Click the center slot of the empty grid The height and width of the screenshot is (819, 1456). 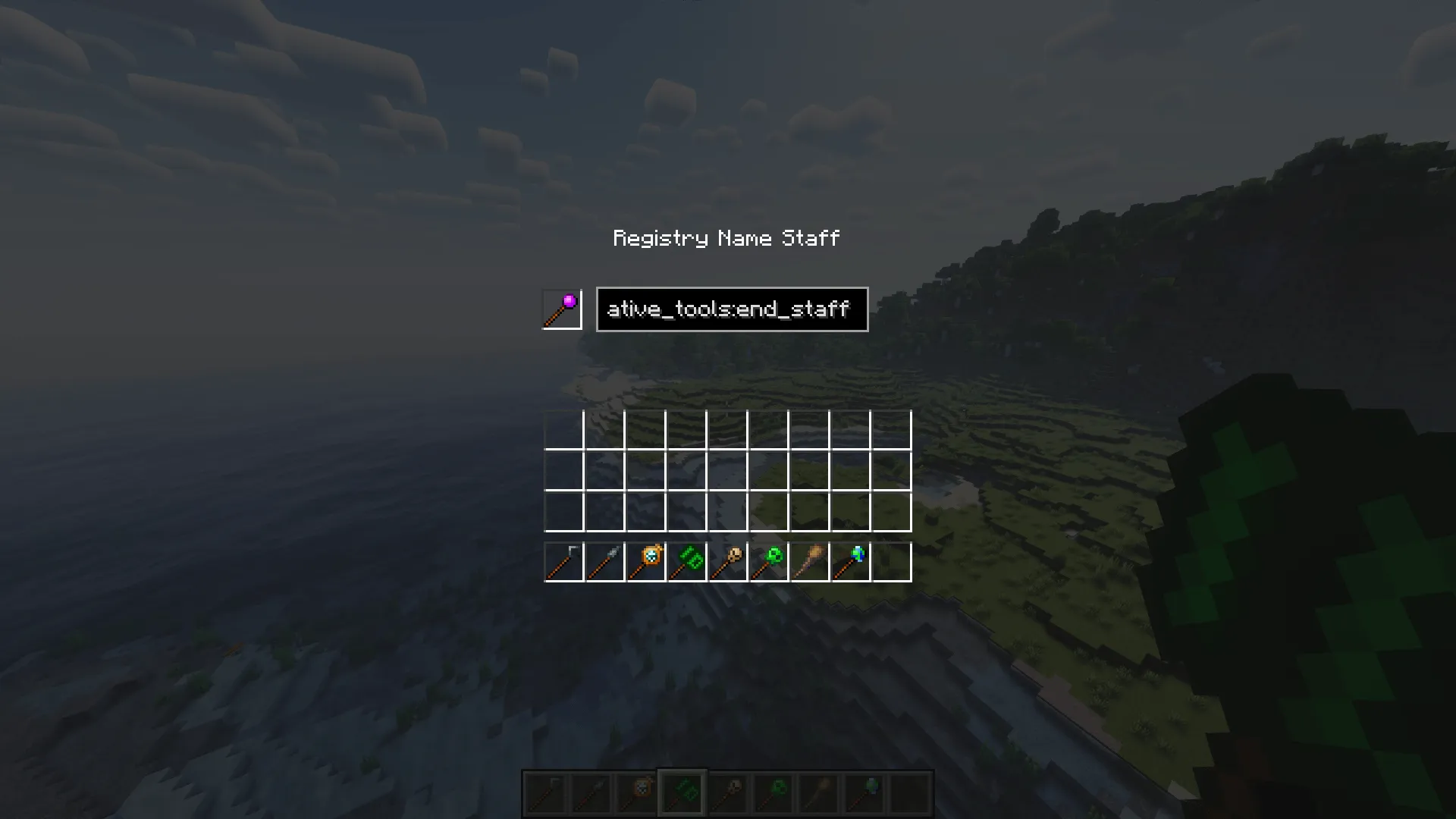[x=728, y=472]
